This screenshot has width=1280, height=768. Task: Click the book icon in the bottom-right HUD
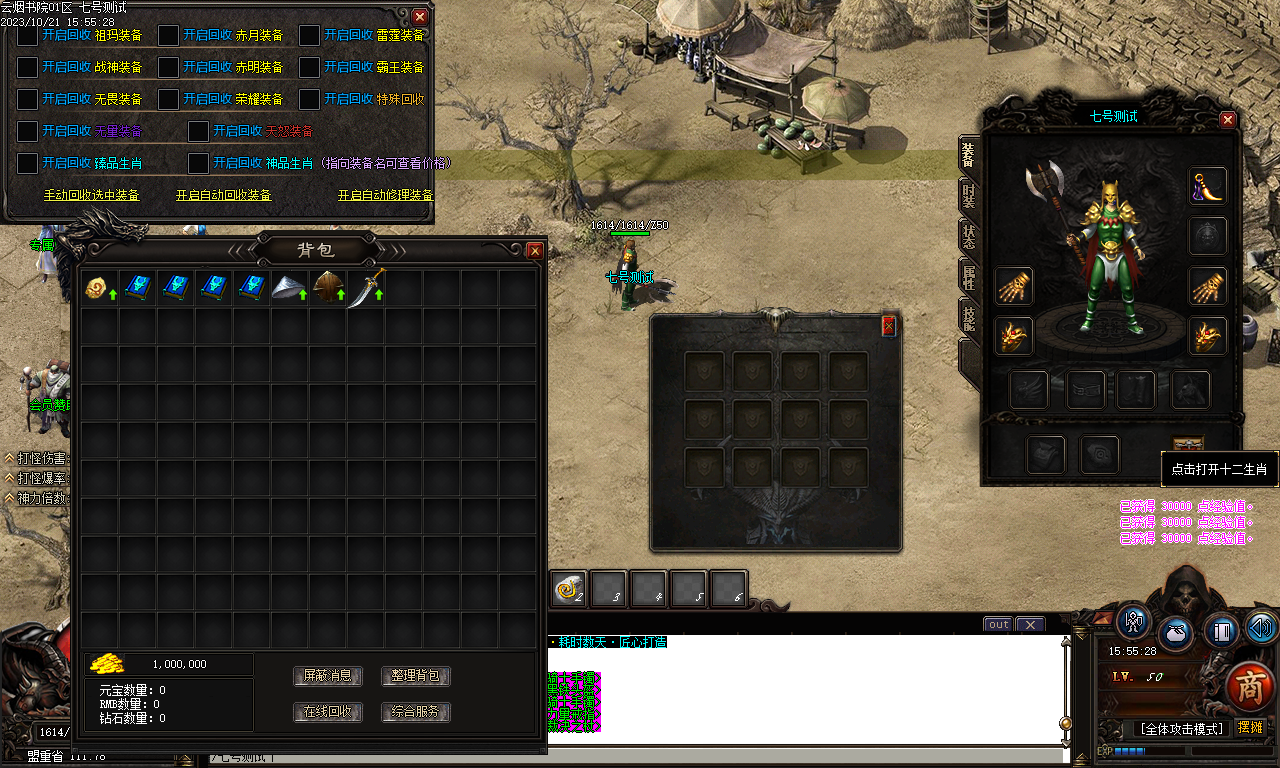coord(1221,634)
